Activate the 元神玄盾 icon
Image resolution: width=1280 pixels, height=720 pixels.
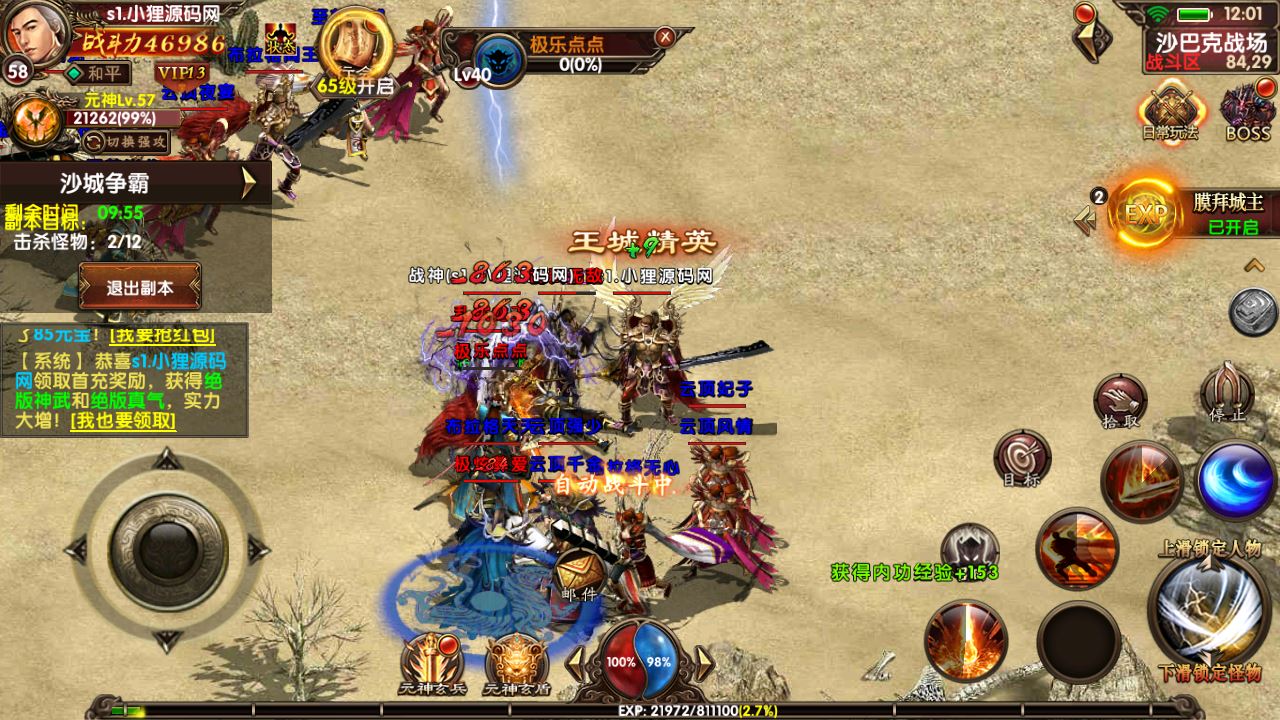[x=517, y=661]
